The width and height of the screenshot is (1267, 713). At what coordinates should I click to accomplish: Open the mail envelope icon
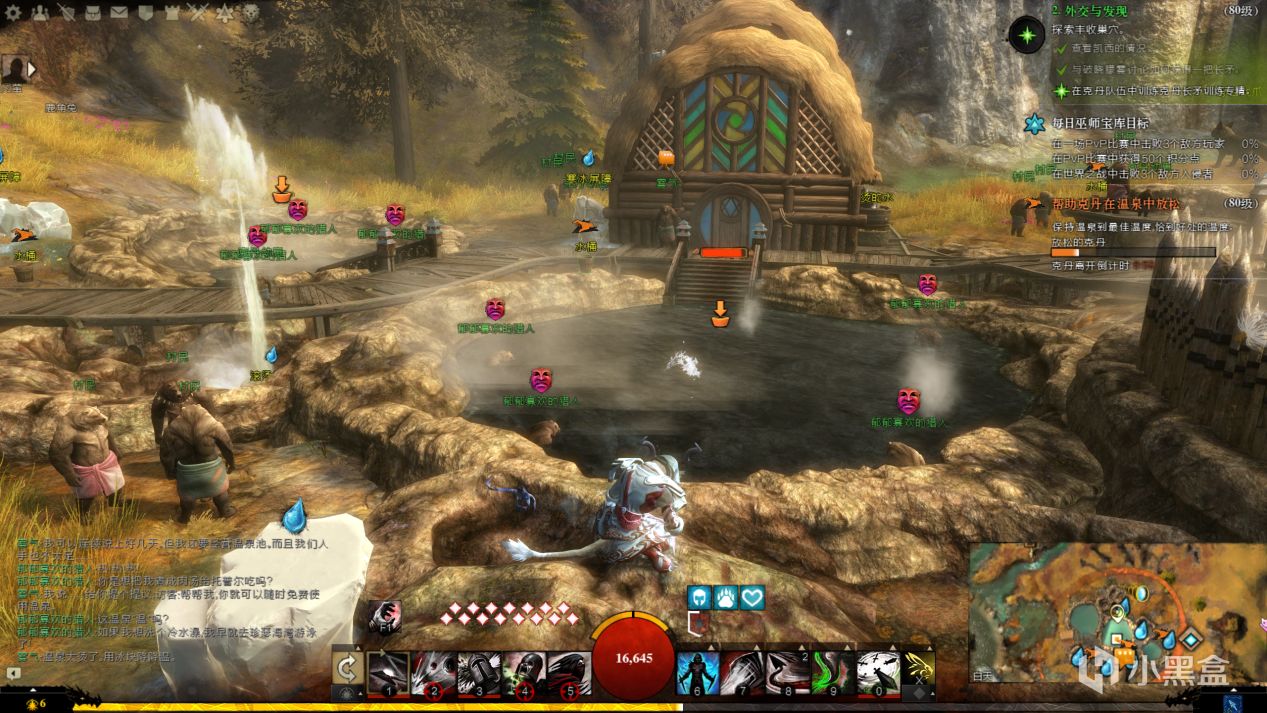click(x=119, y=12)
